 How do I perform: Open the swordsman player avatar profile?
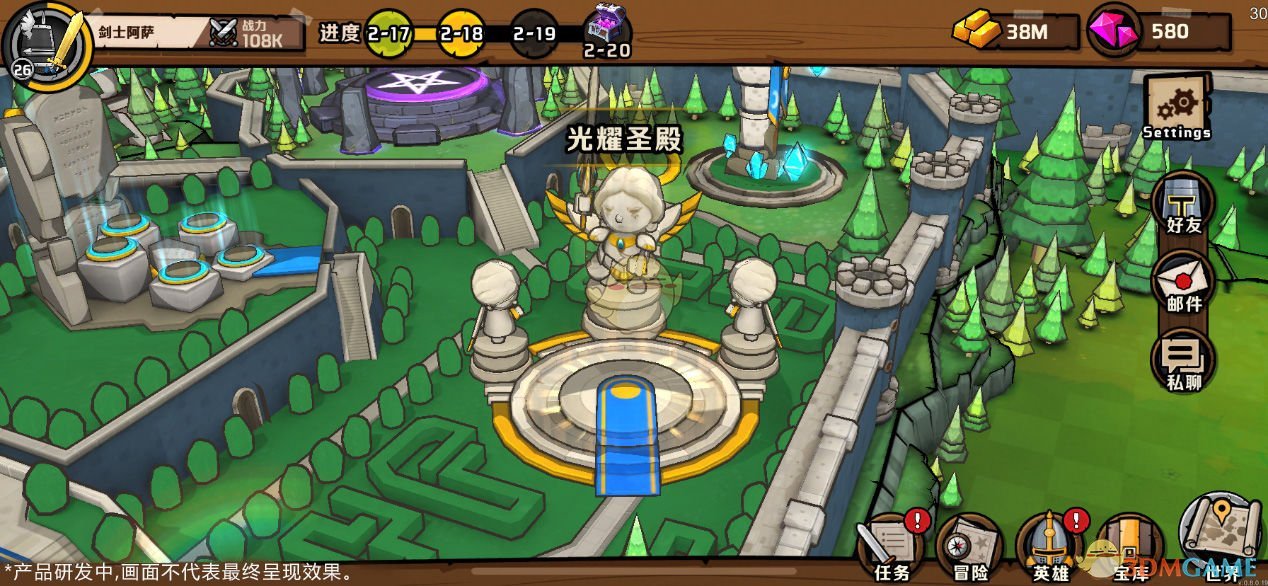click(x=46, y=42)
